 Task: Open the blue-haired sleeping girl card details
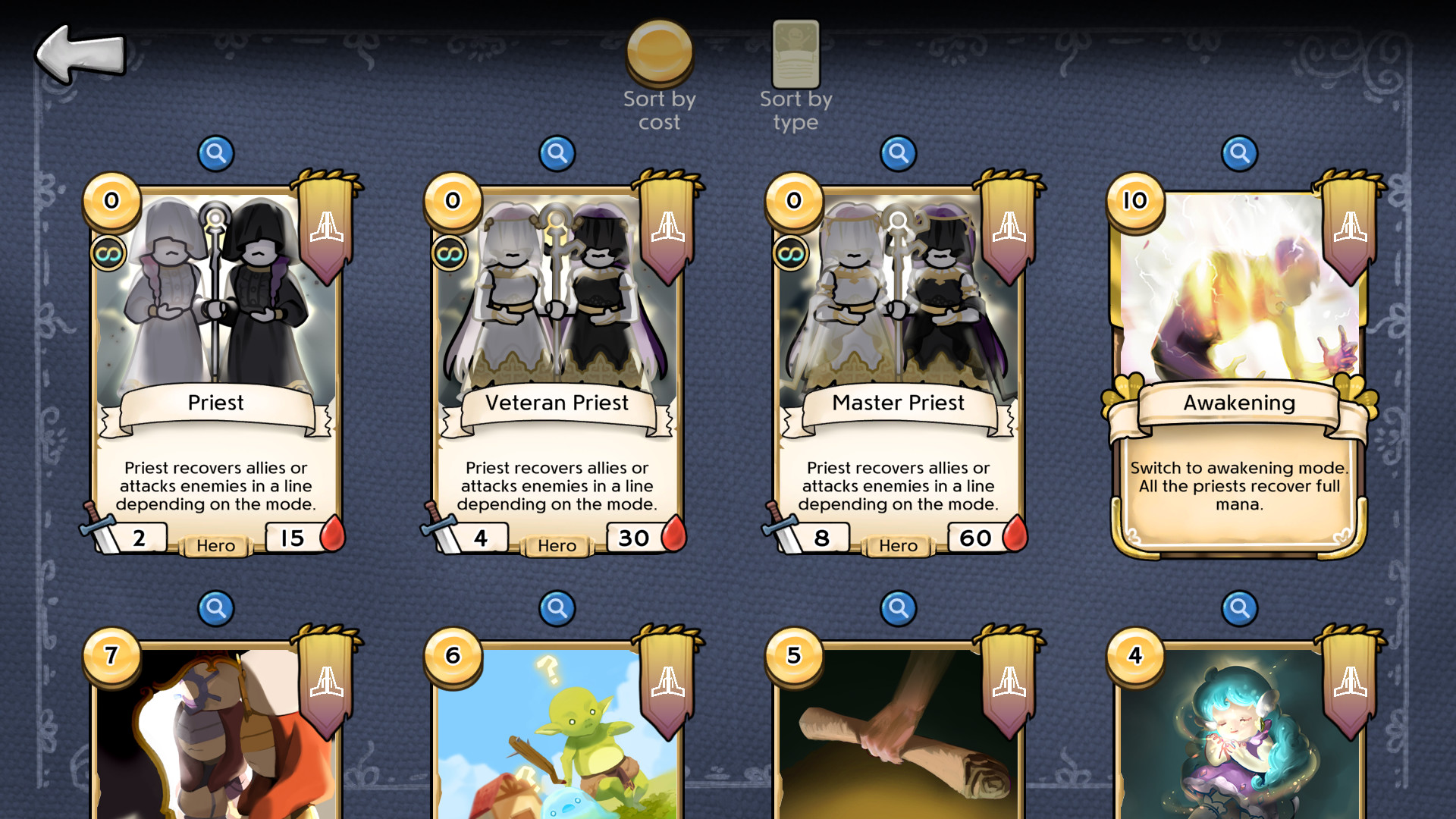(1239, 608)
